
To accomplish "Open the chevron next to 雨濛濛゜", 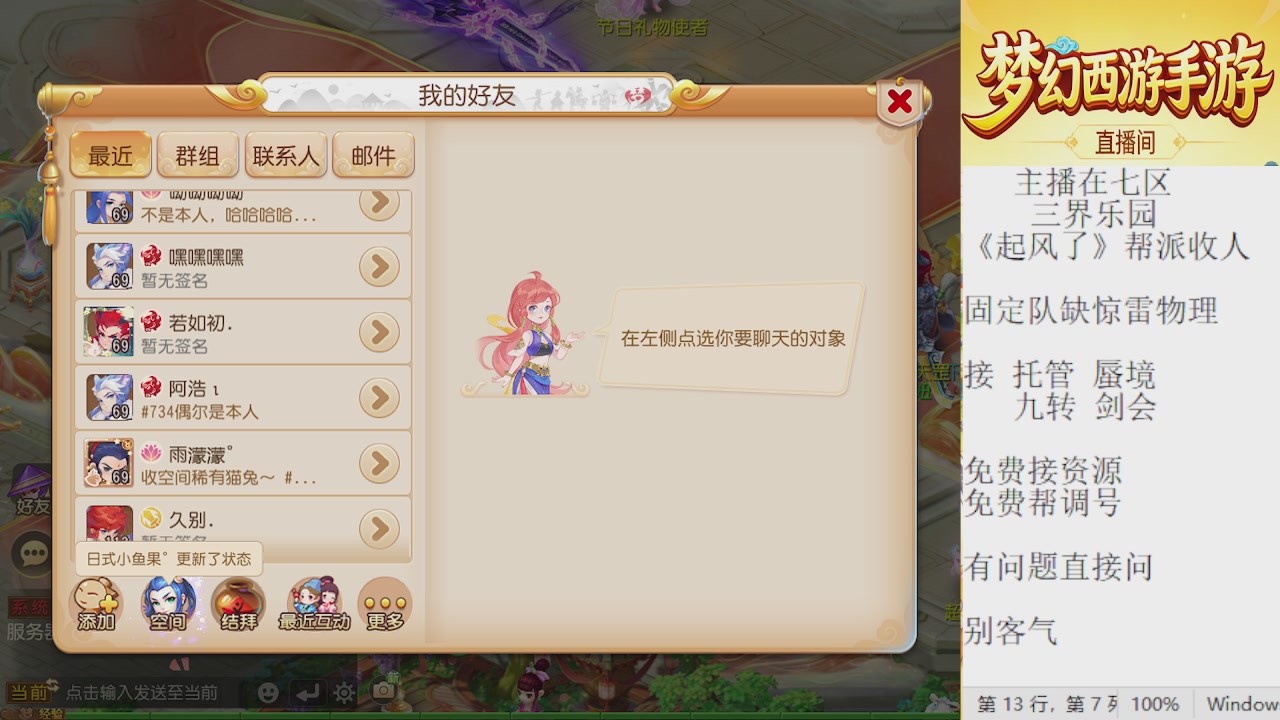I will point(379,463).
